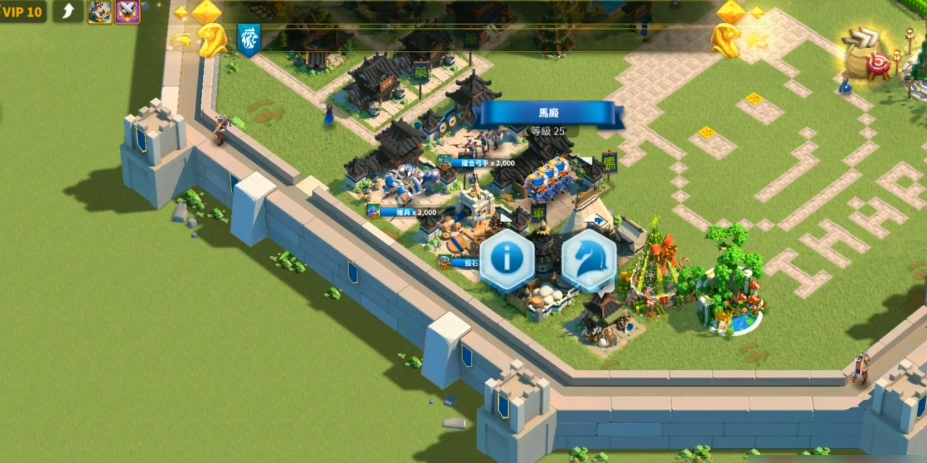Select the crossed swords buff icon
927x463 pixels.
[x=127, y=12]
